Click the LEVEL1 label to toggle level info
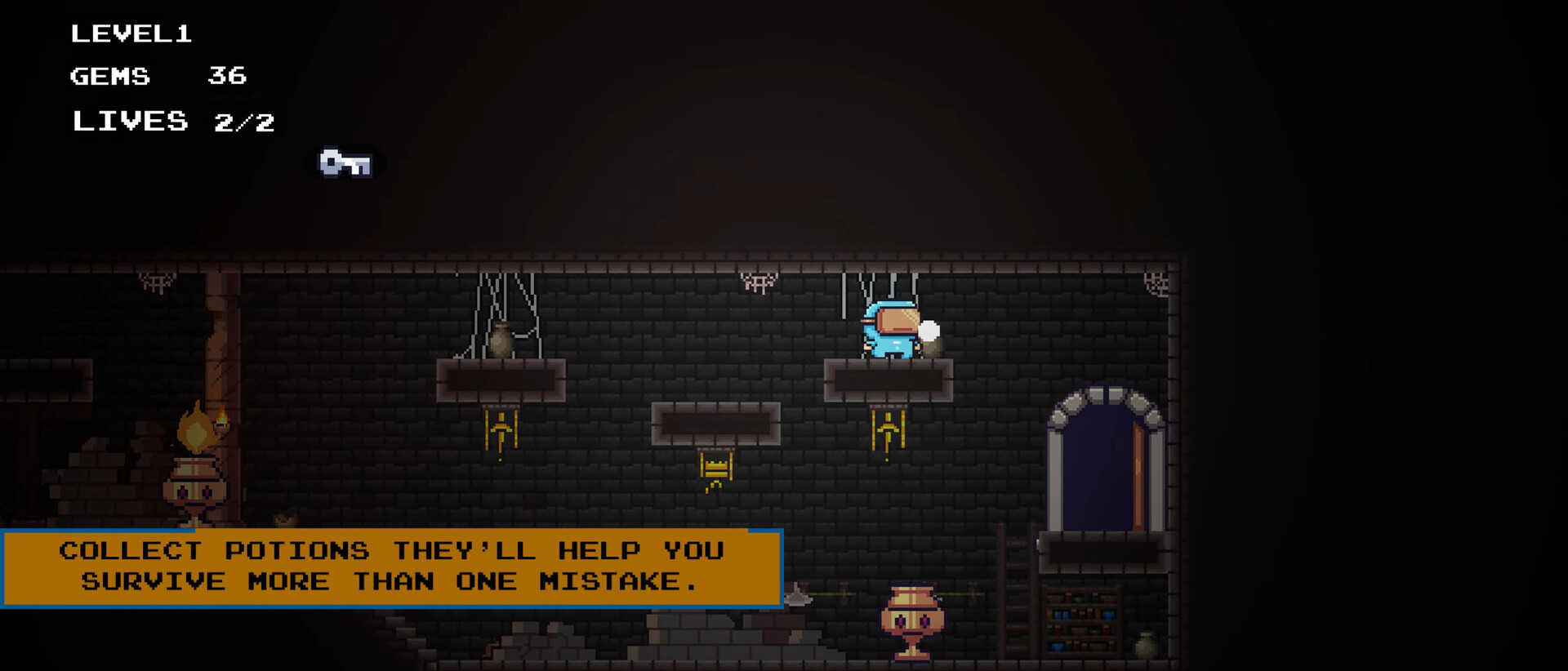 [x=132, y=34]
